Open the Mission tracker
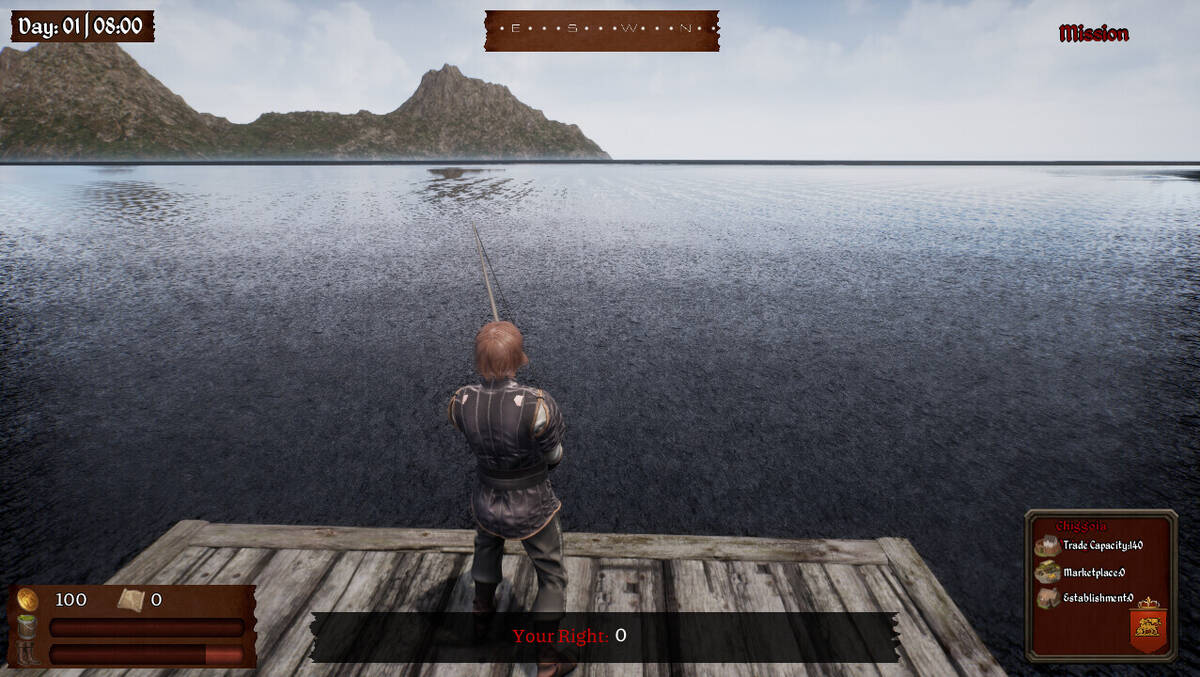1200x677 pixels. [x=1093, y=34]
